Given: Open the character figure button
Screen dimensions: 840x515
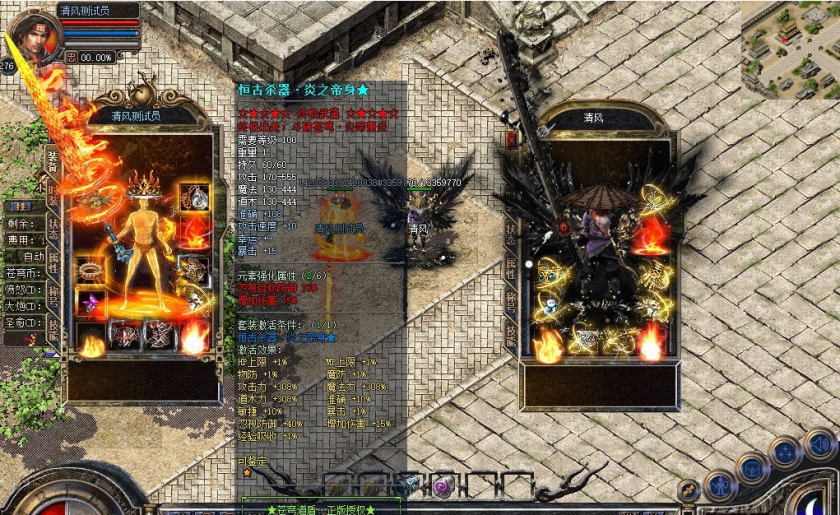Looking at the screenshot, I should (719, 485).
